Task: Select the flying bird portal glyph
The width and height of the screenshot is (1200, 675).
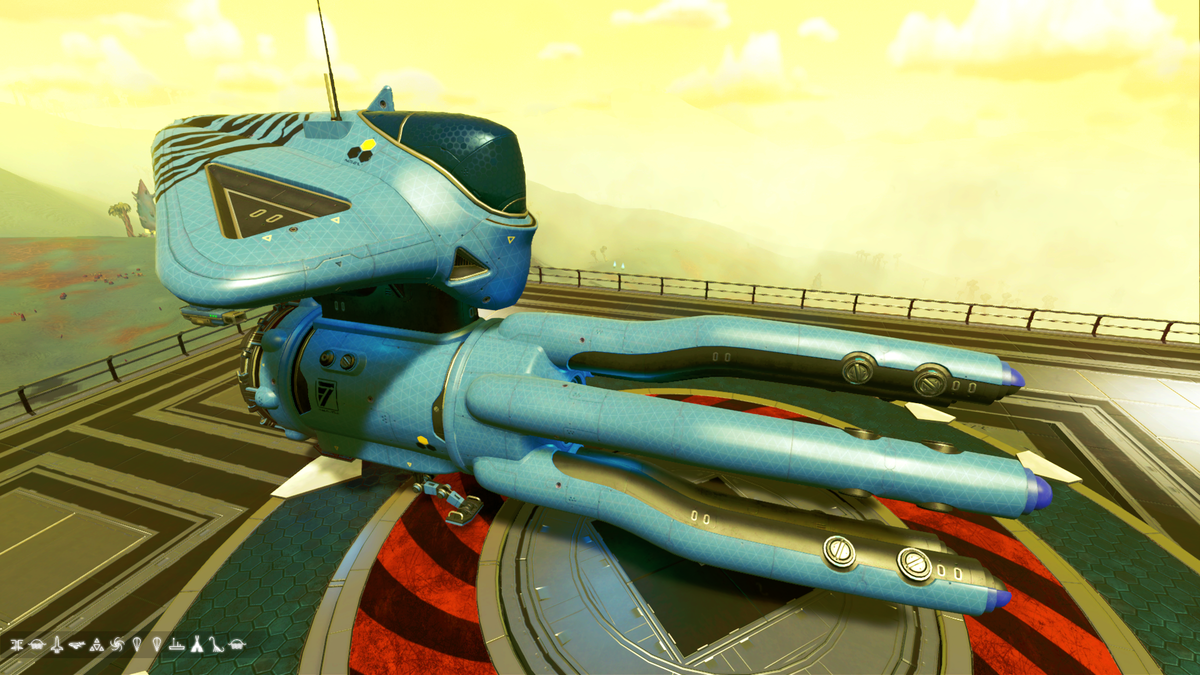Action: coord(76,645)
